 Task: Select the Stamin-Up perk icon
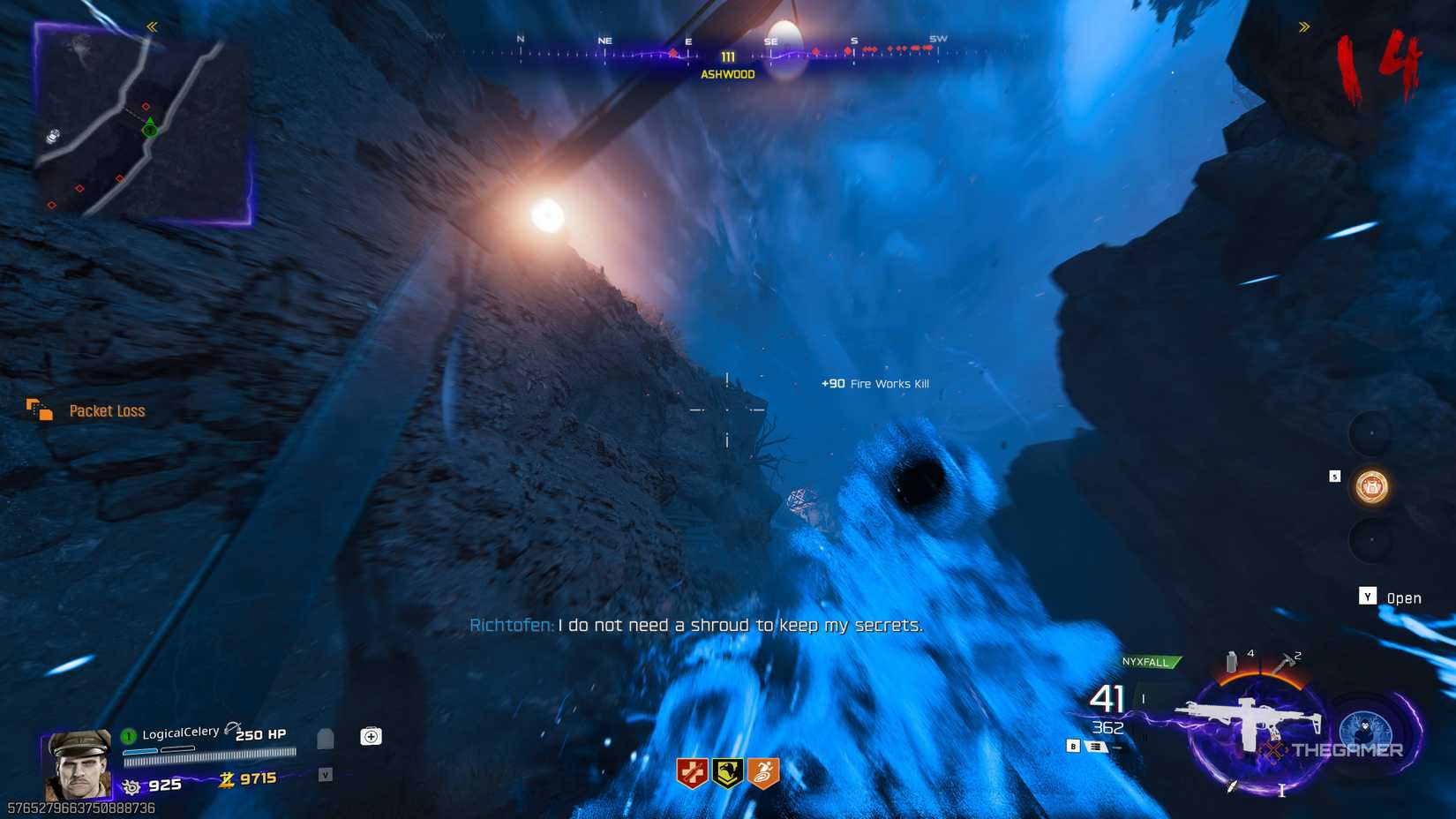coord(762,771)
